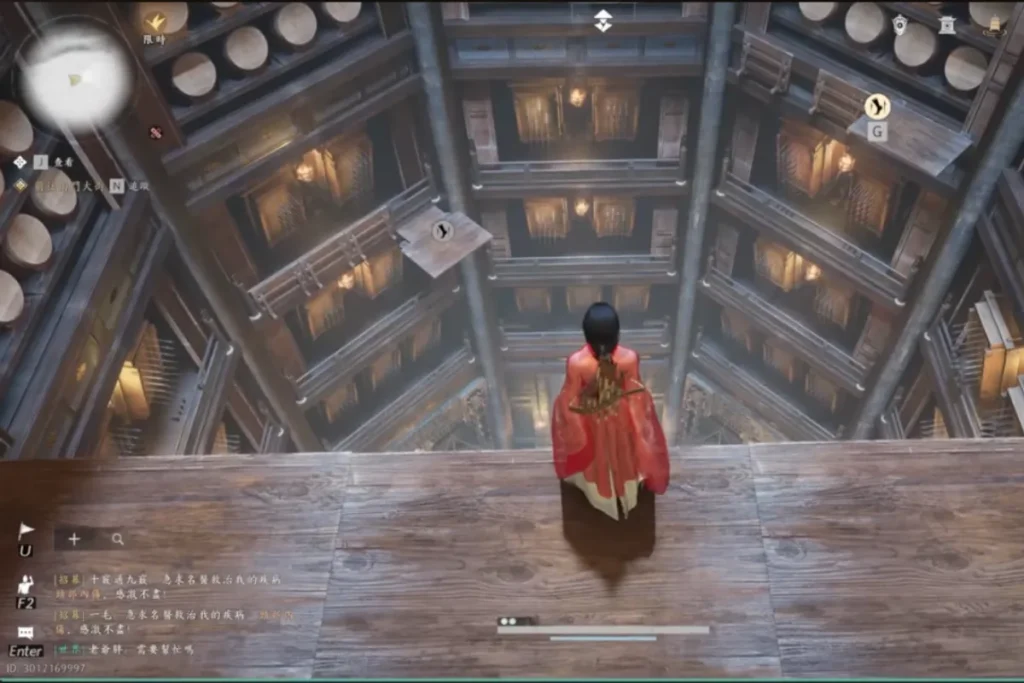Open the circular minimap

tap(76, 76)
